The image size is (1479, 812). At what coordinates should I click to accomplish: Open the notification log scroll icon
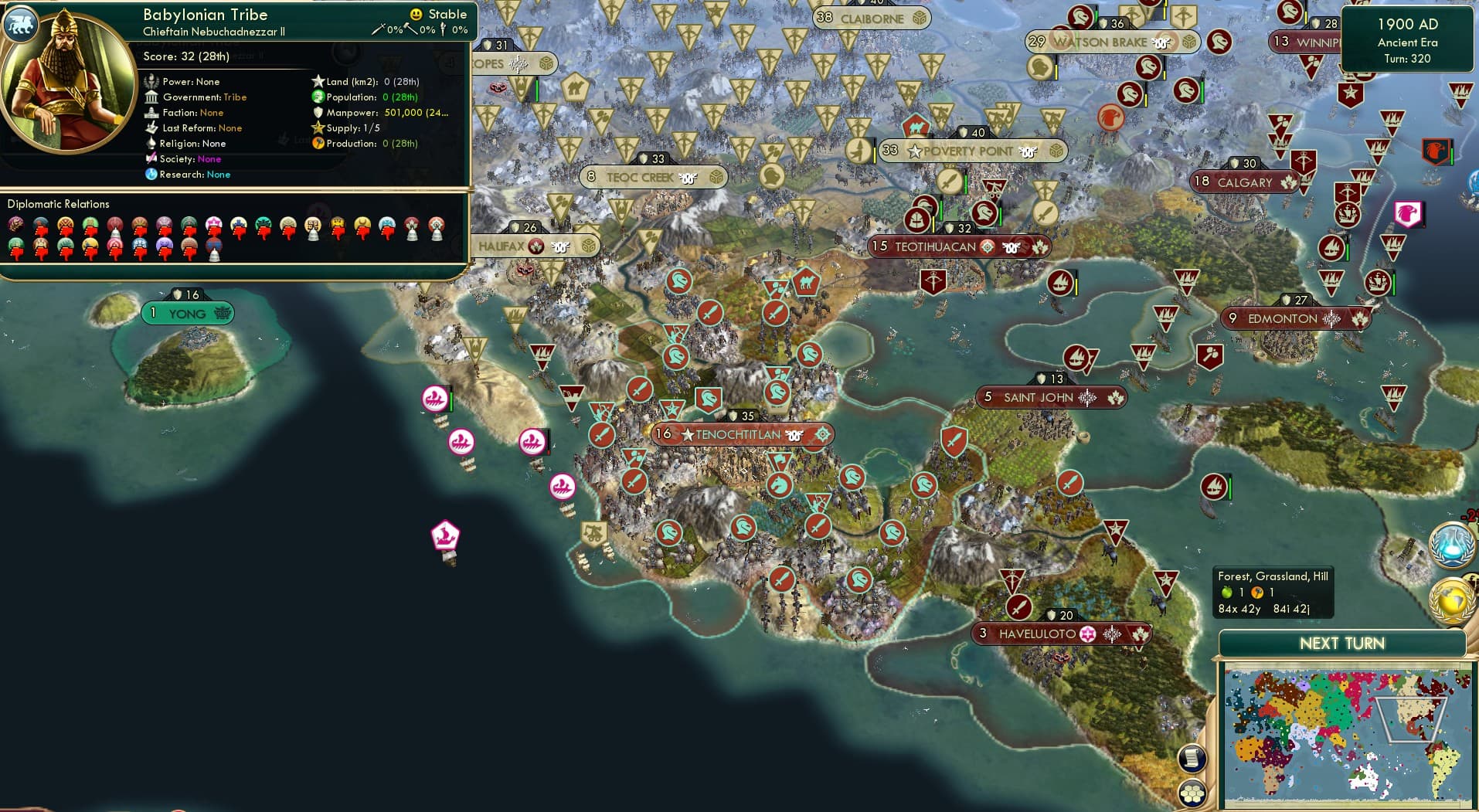coord(1194,759)
